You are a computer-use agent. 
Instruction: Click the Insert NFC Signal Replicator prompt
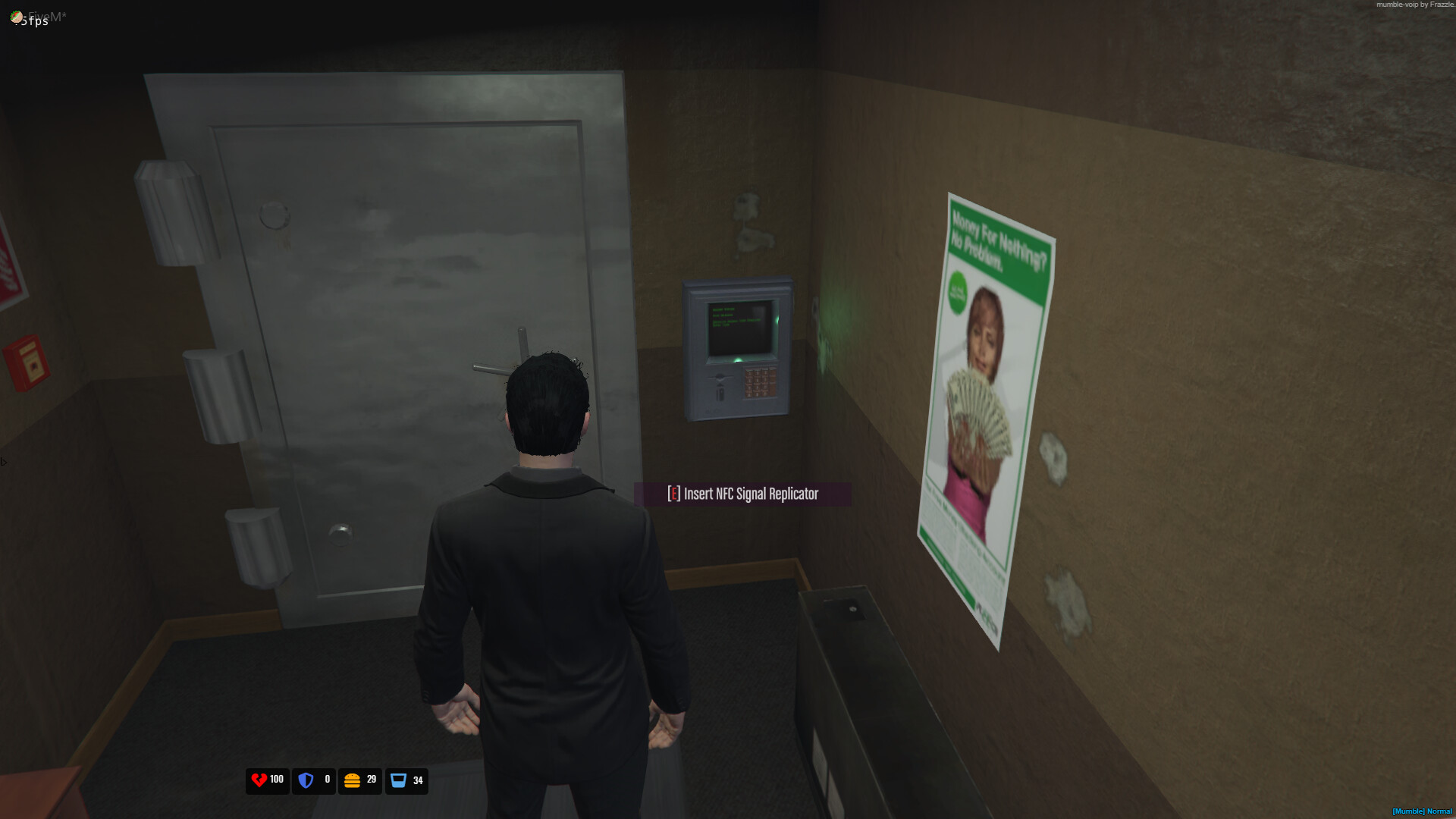(x=742, y=494)
